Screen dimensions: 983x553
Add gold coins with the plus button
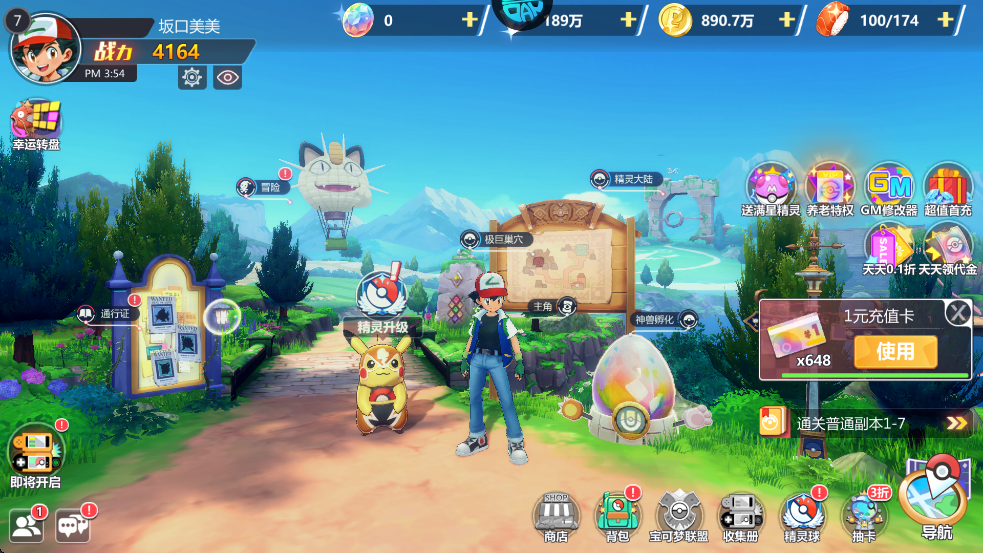[x=787, y=20]
